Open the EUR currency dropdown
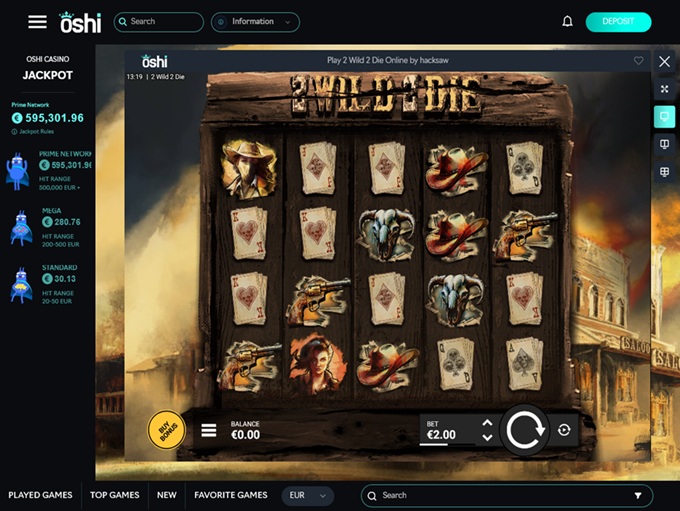Screen dimensions: 680x511 click(x=308, y=495)
